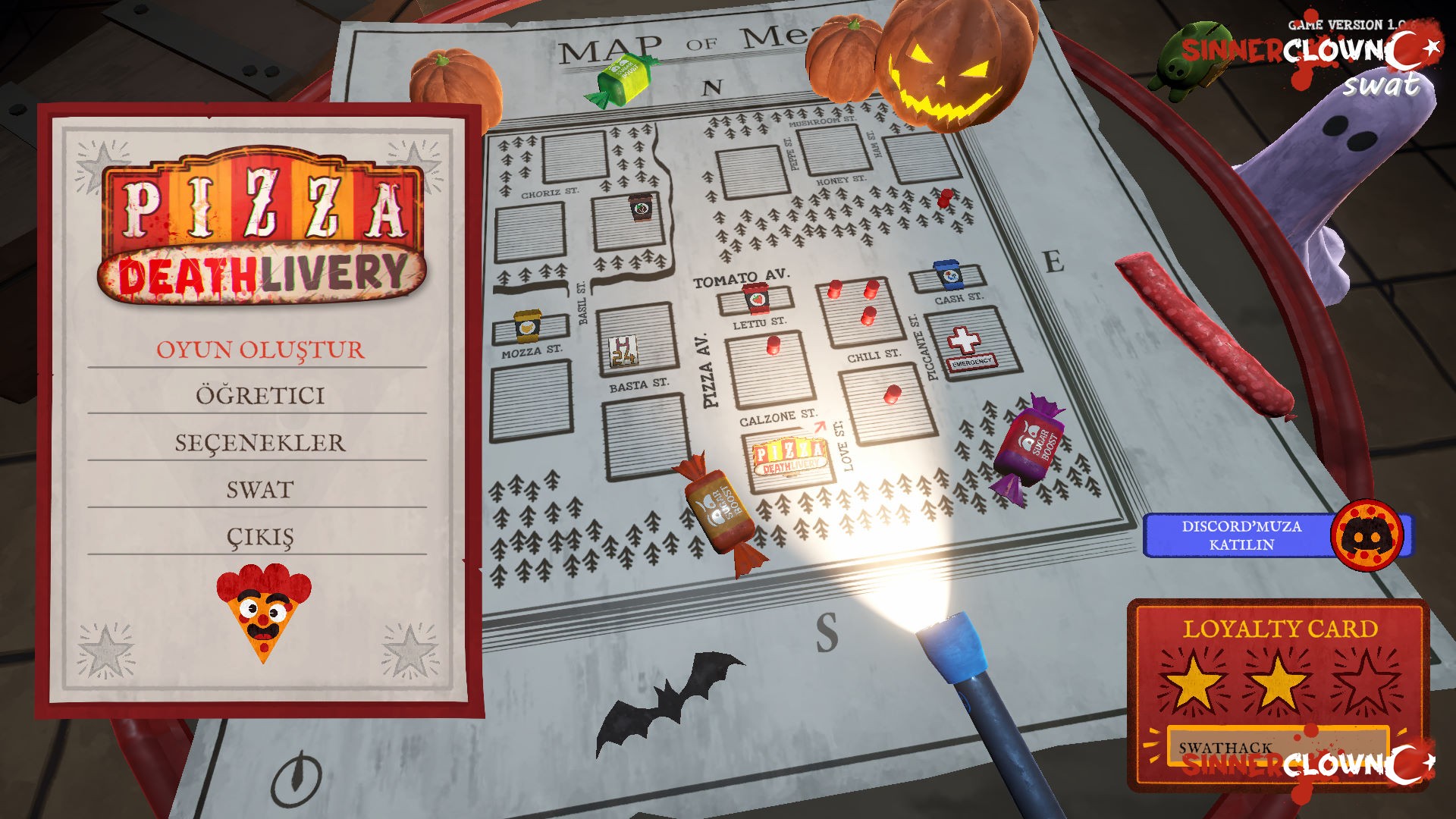Join via the DISCORD'MUZA KATILIN button
1456x819 pixels.
coord(1244,535)
